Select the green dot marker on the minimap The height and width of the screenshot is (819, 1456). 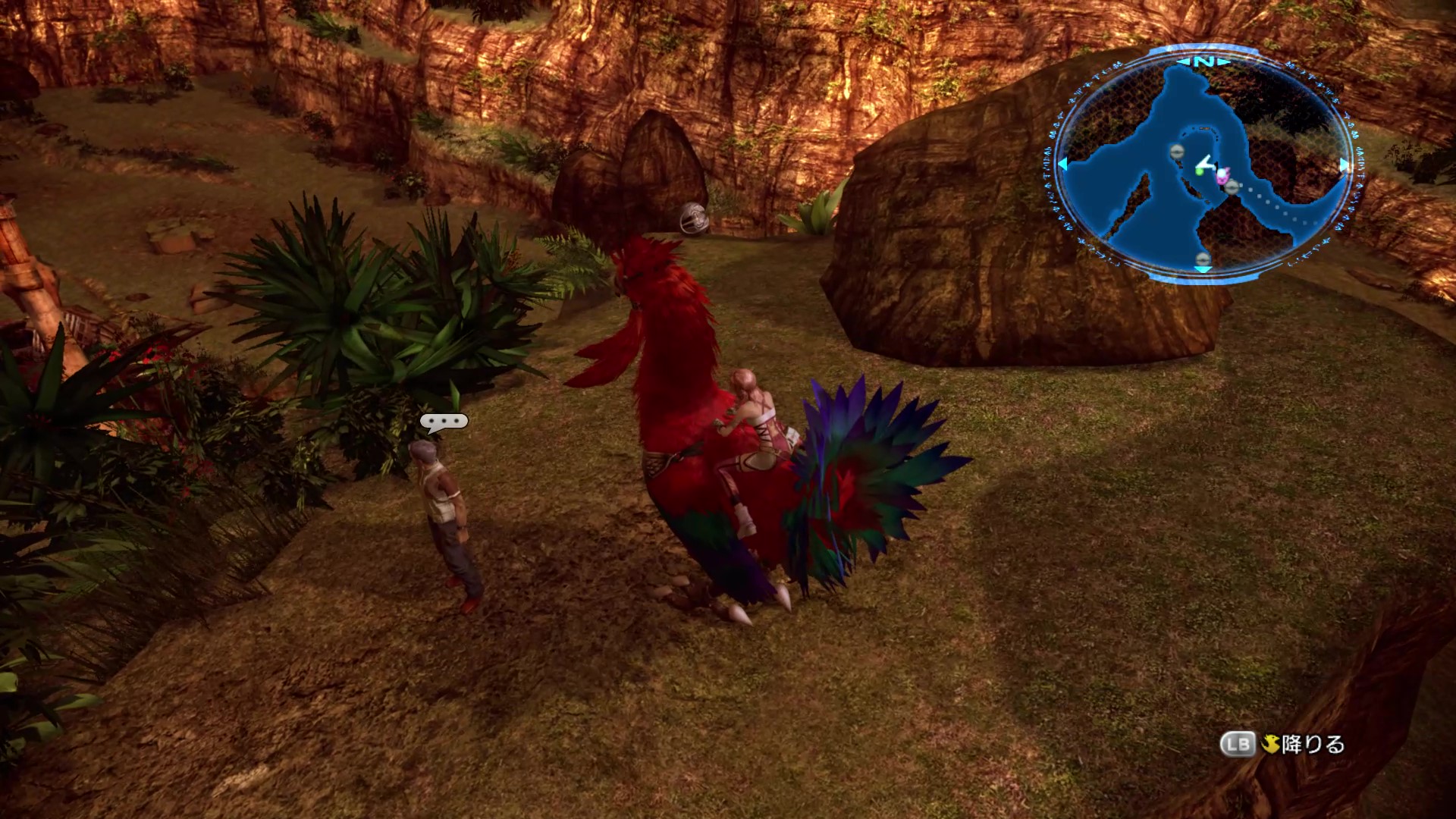[x=1200, y=171]
